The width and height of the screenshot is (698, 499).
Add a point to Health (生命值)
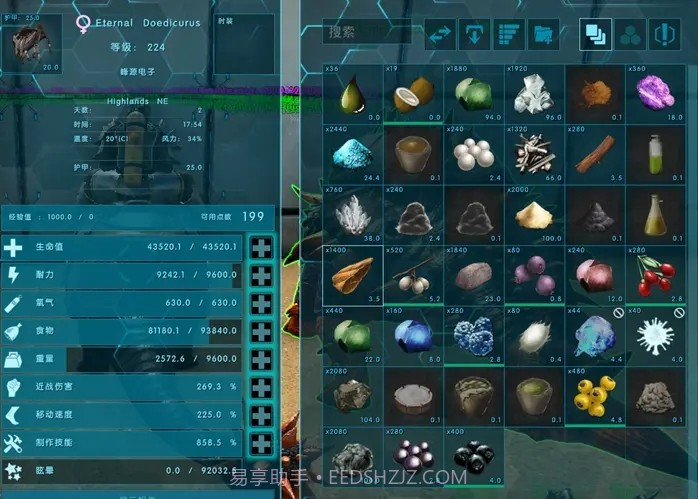tap(261, 248)
